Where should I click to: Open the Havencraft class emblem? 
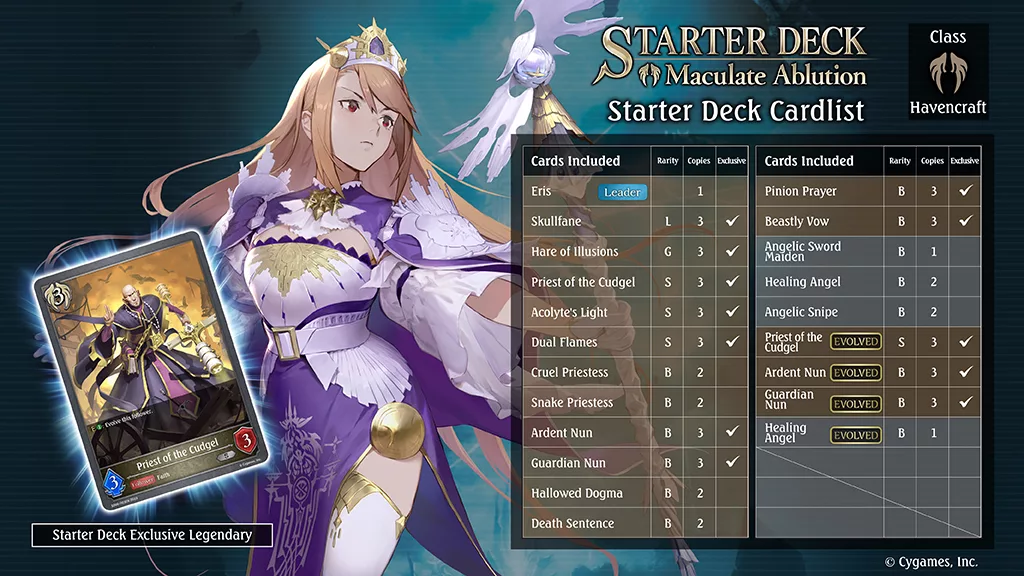click(x=946, y=72)
